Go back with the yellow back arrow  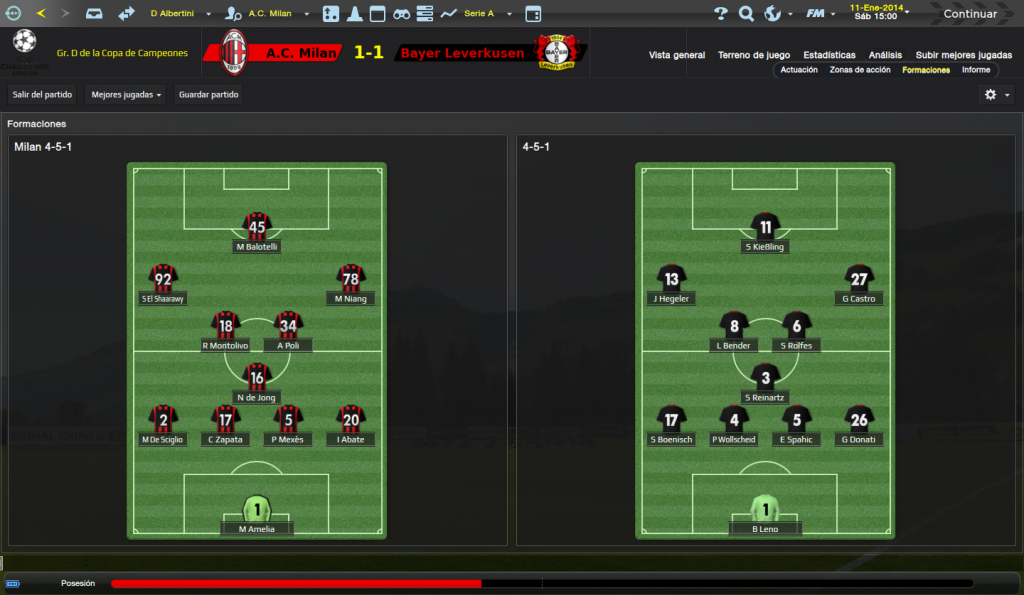(x=40, y=14)
